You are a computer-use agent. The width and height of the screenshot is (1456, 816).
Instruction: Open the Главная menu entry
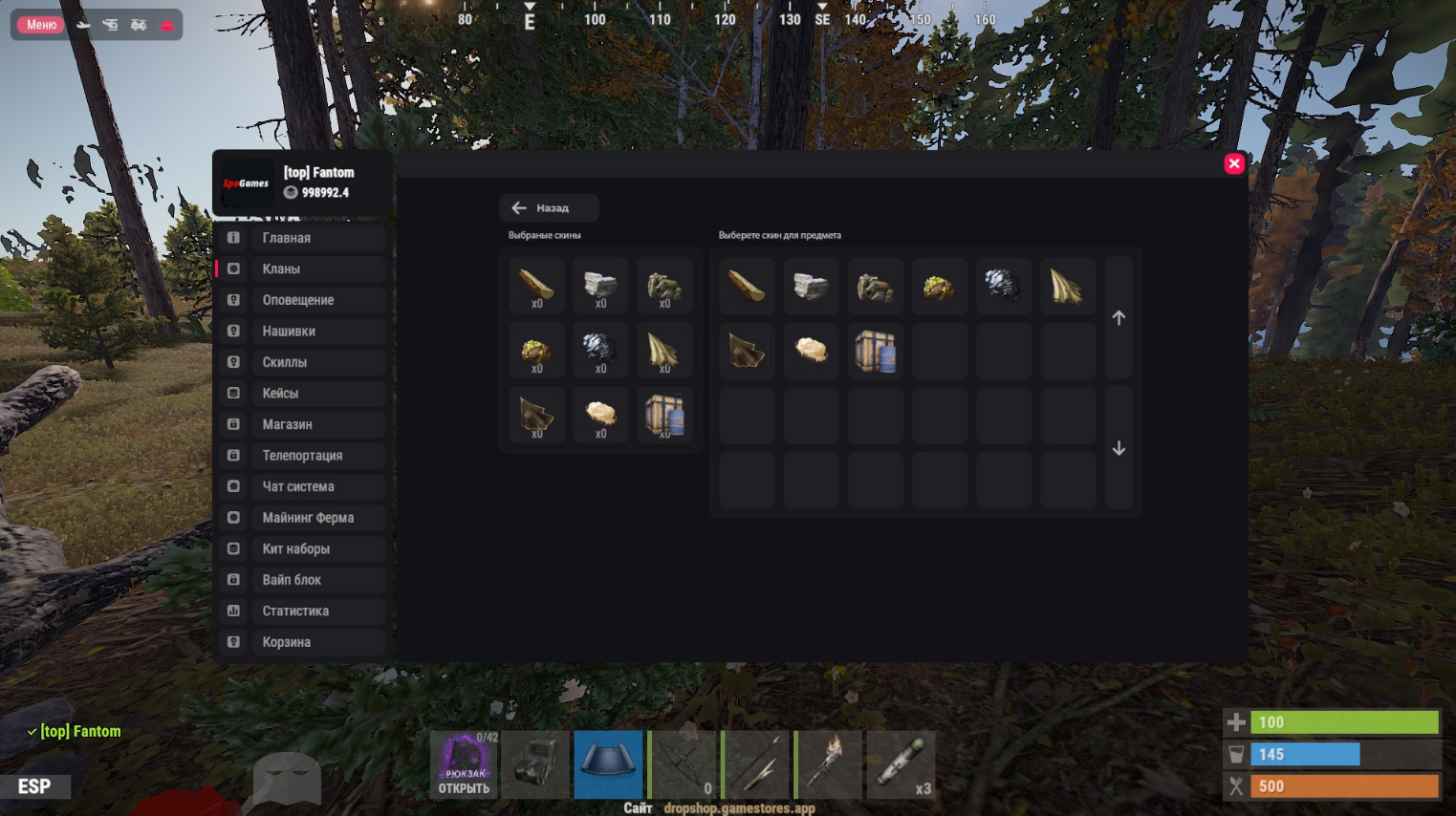click(301, 238)
